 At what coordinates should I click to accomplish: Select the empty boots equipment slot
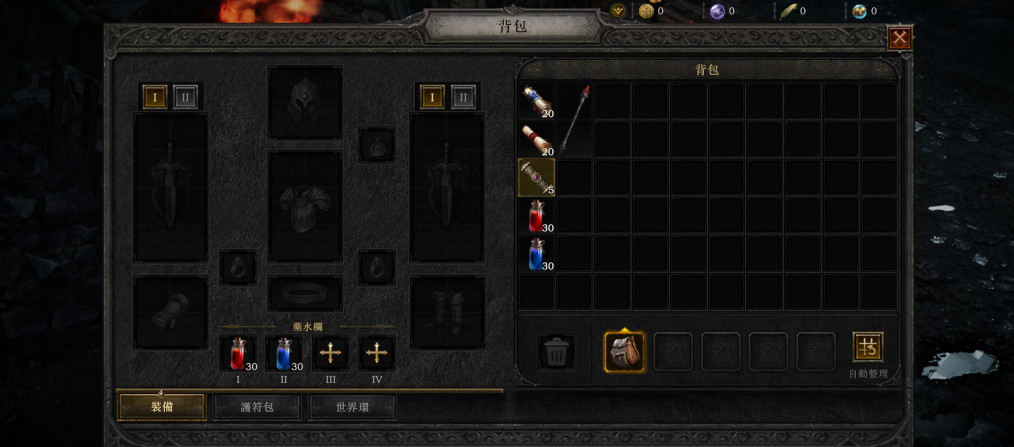[x=447, y=312]
